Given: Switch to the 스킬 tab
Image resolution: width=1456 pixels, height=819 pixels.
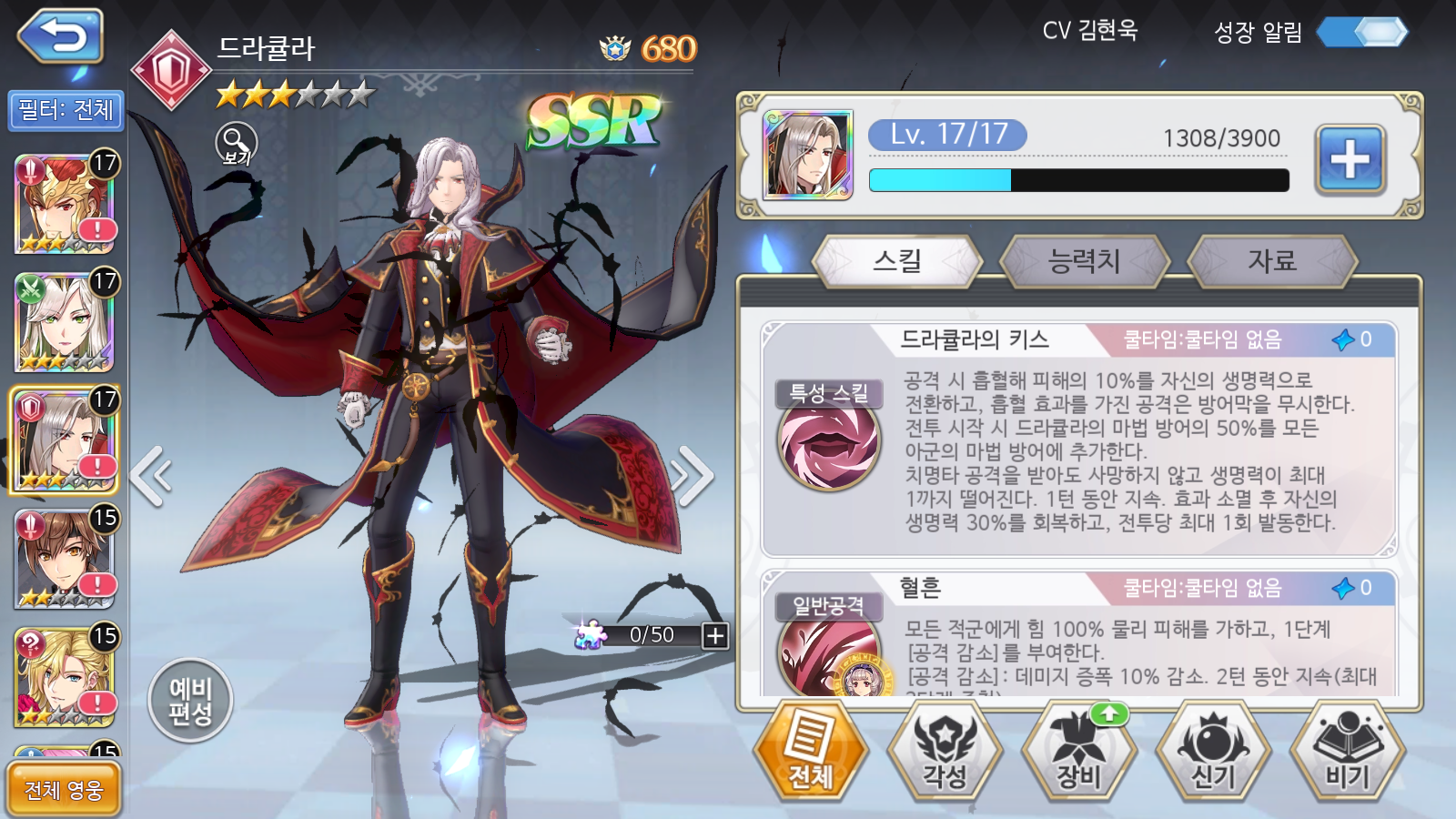Looking at the screenshot, I should (897, 261).
